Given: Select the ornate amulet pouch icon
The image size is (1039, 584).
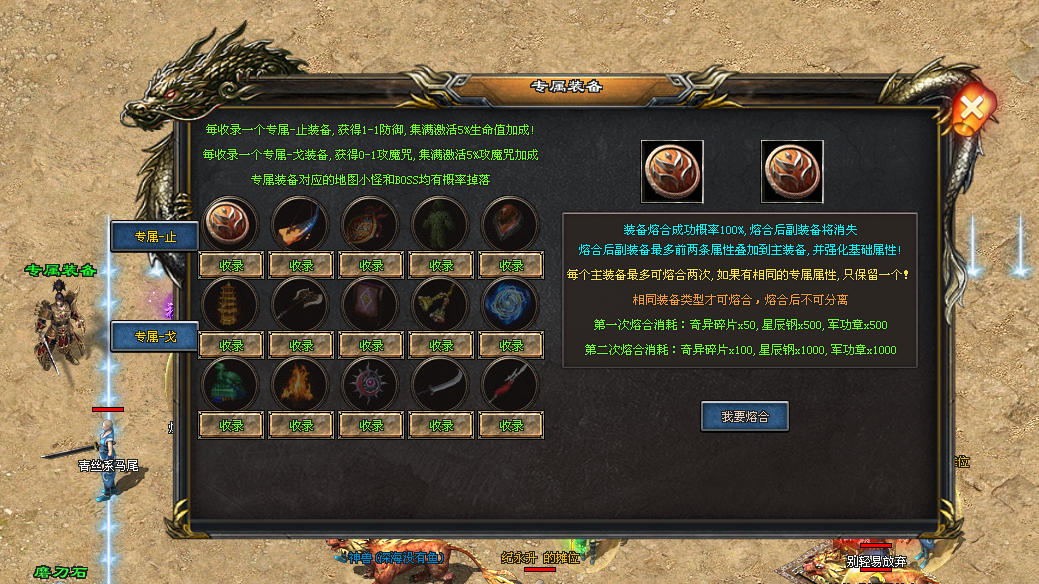Looking at the screenshot, I should [371, 223].
